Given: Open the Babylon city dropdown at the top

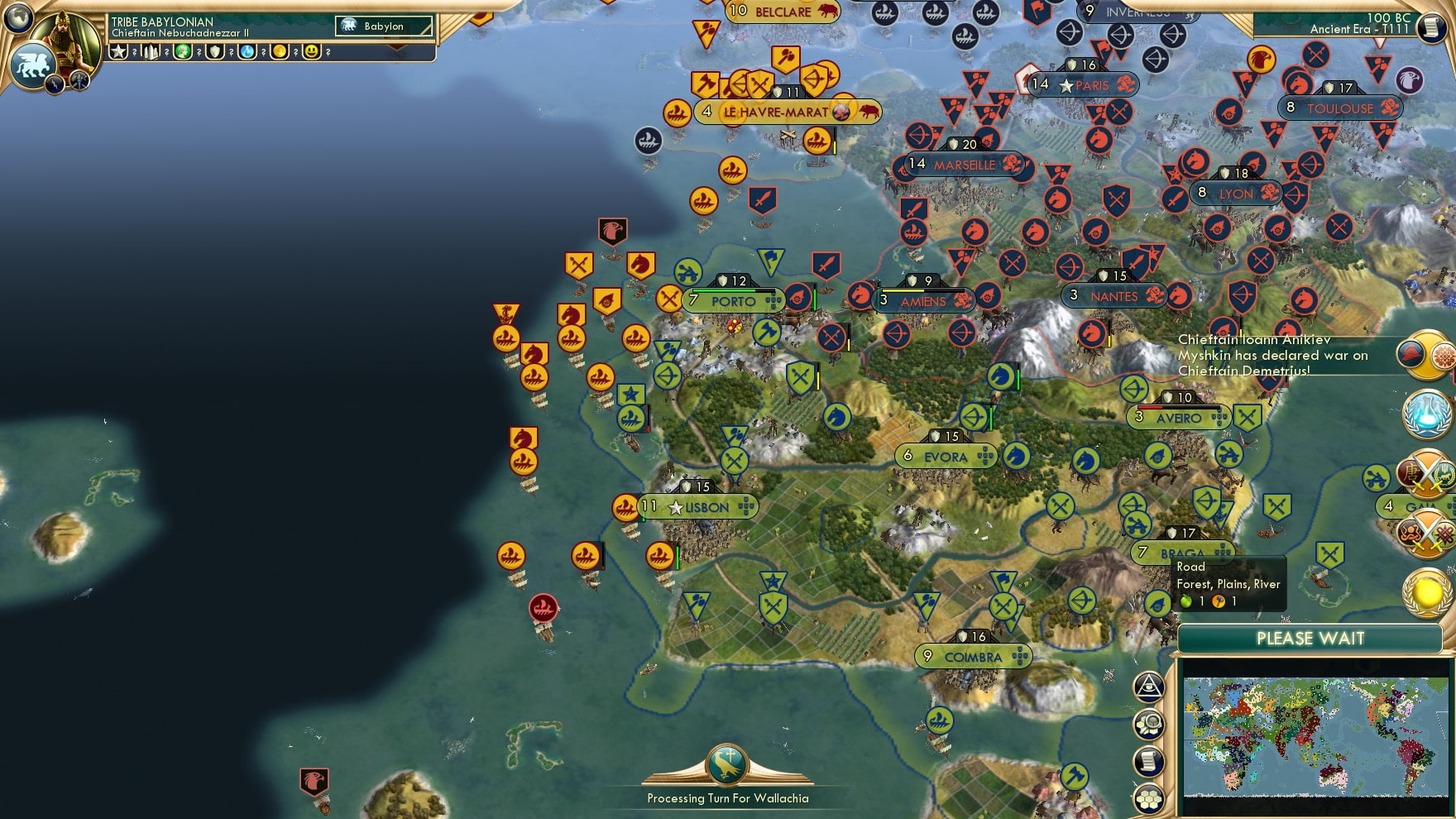Looking at the screenshot, I should pyautogui.click(x=383, y=26).
